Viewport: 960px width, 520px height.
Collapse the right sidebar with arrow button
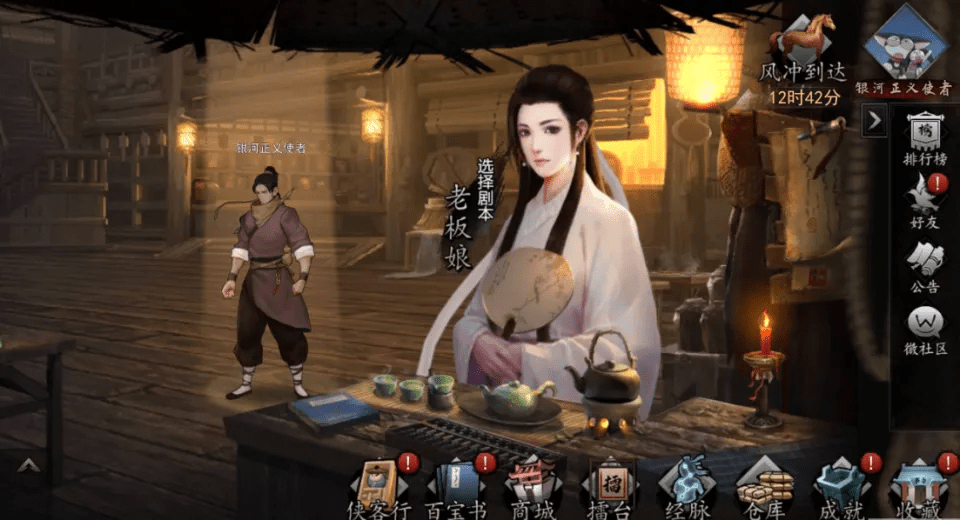[874, 121]
